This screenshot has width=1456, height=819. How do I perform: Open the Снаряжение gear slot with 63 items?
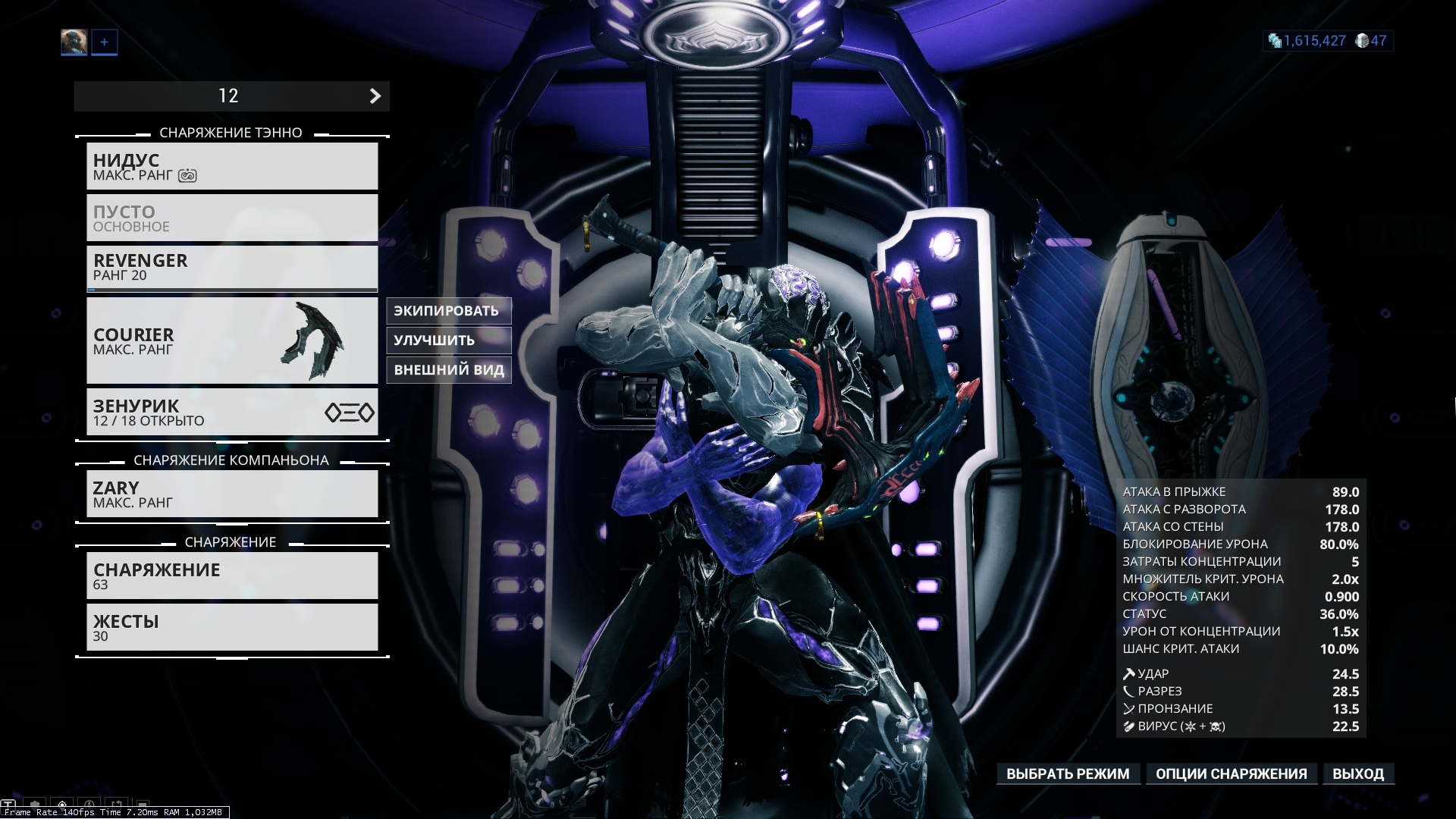(x=232, y=576)
